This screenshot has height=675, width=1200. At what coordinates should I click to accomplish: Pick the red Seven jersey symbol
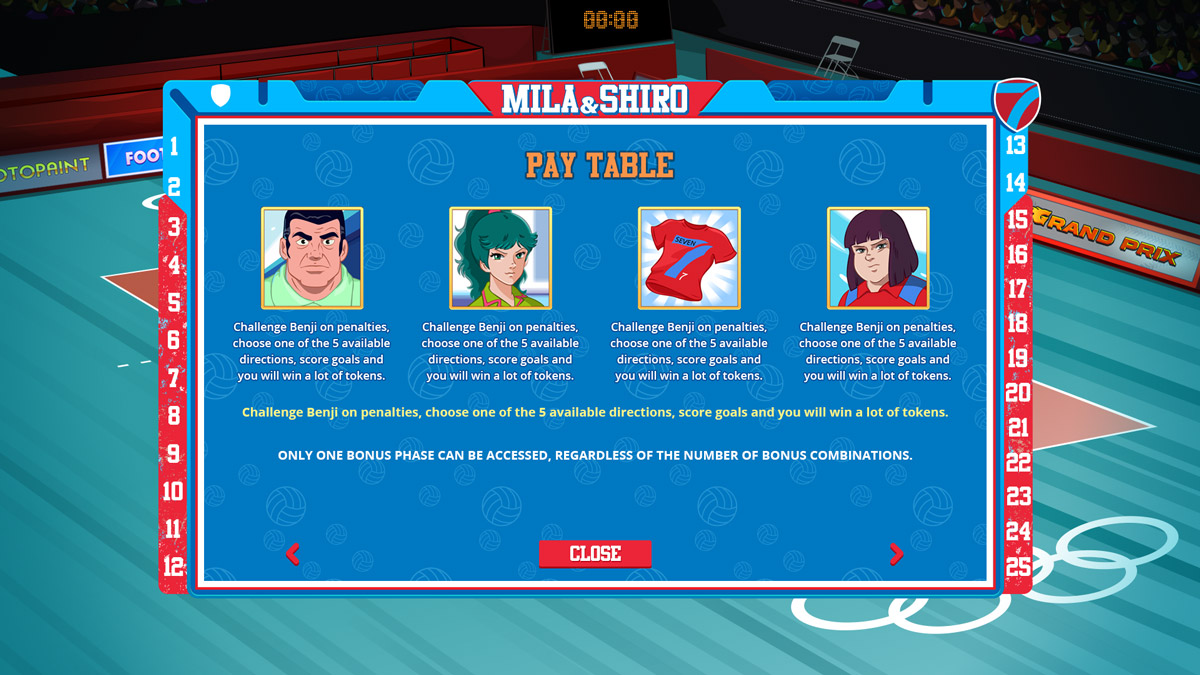coord(689,258)
